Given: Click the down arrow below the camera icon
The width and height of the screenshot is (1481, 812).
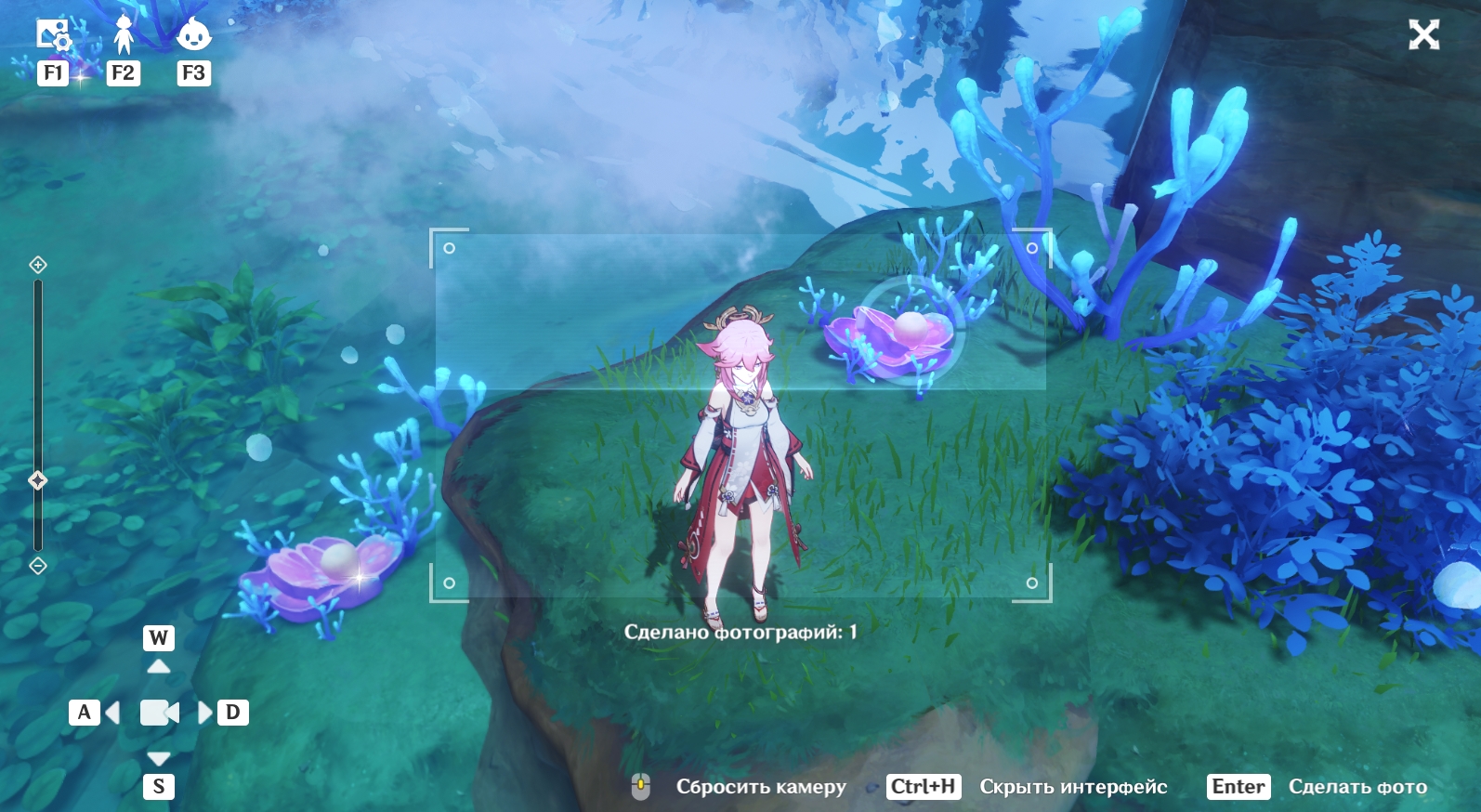Looking at the screenshot, I should coord(159,758).
